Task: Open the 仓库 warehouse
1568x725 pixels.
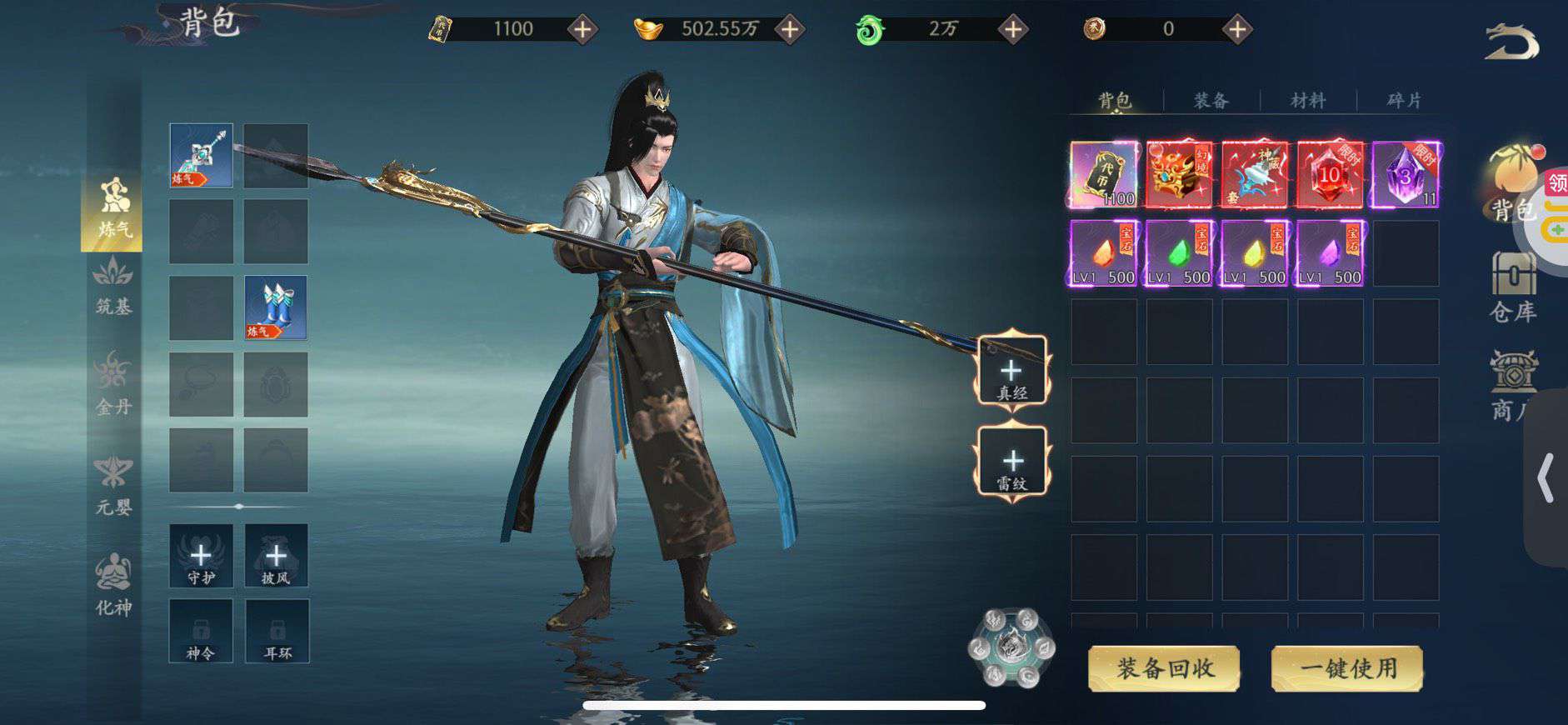Action: coord(1512,287)
